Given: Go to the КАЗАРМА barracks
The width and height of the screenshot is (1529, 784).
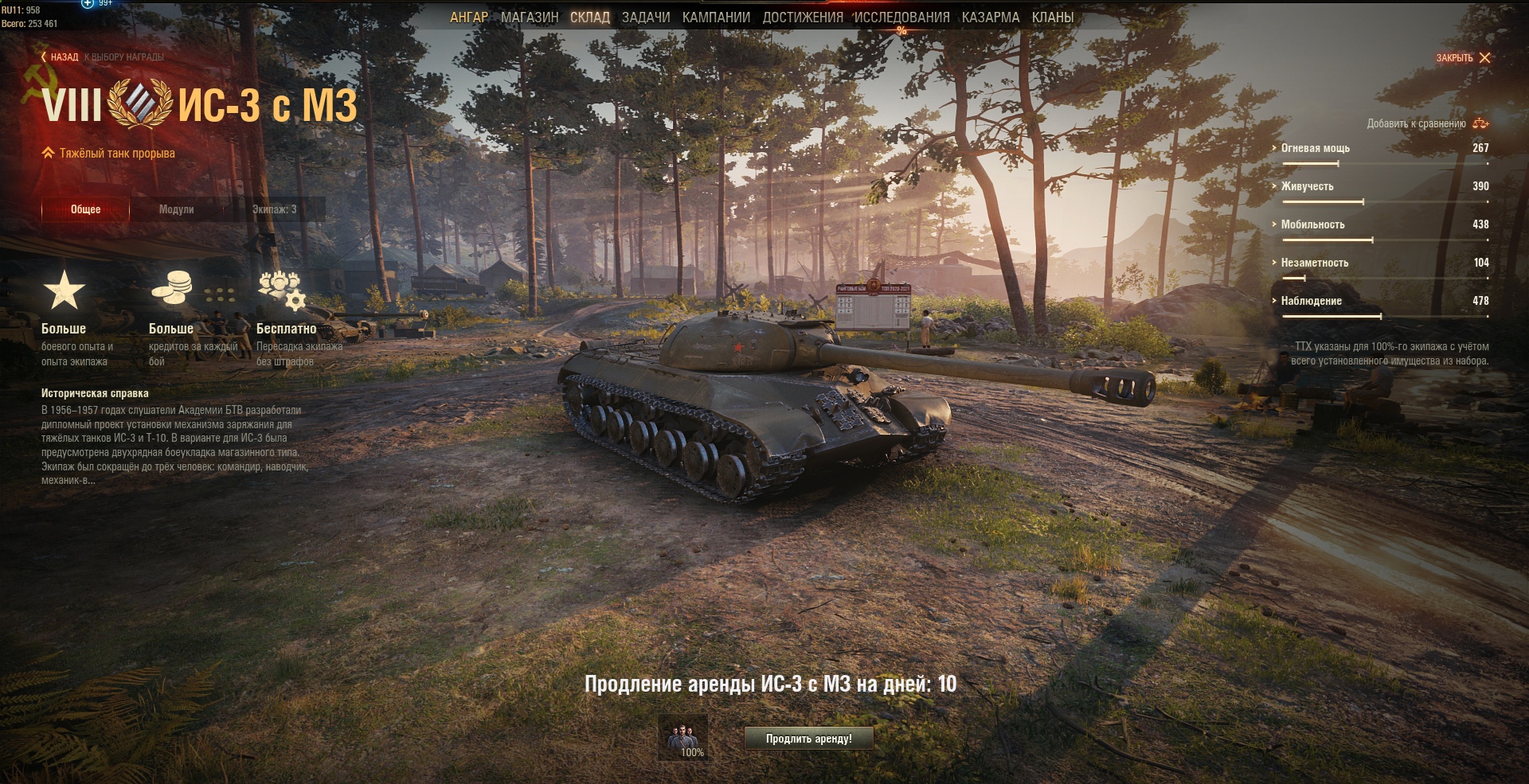Looking at the screenshot, I should [x=990, y=18].
